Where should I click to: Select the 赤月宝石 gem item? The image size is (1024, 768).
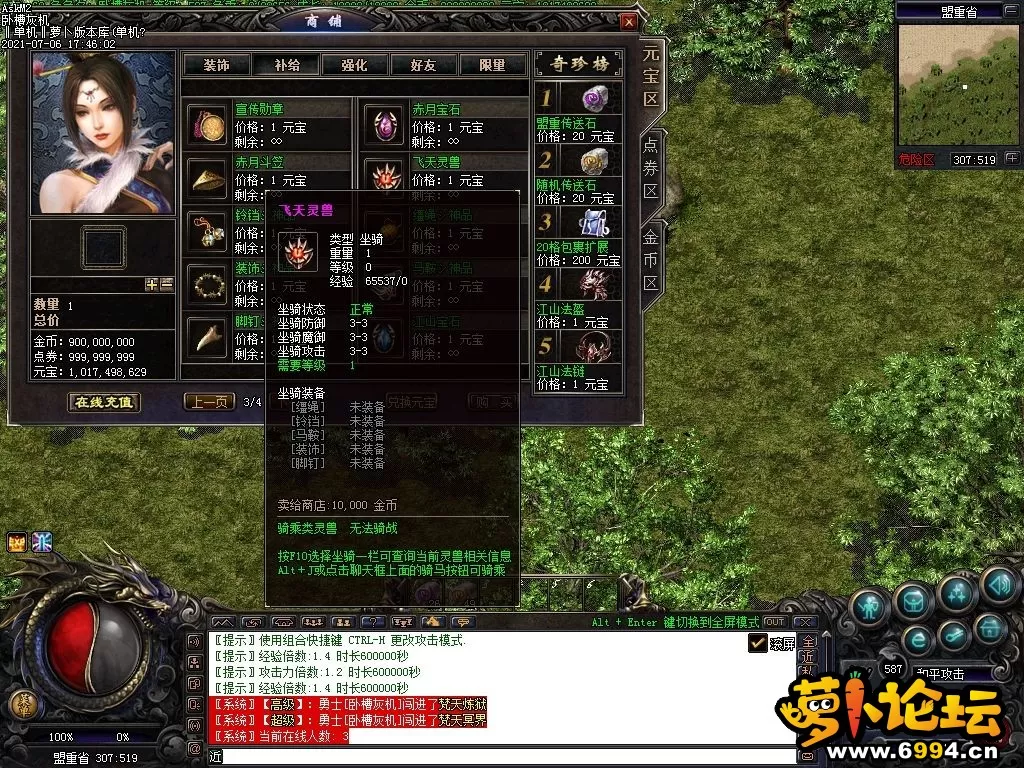[384, 126]
